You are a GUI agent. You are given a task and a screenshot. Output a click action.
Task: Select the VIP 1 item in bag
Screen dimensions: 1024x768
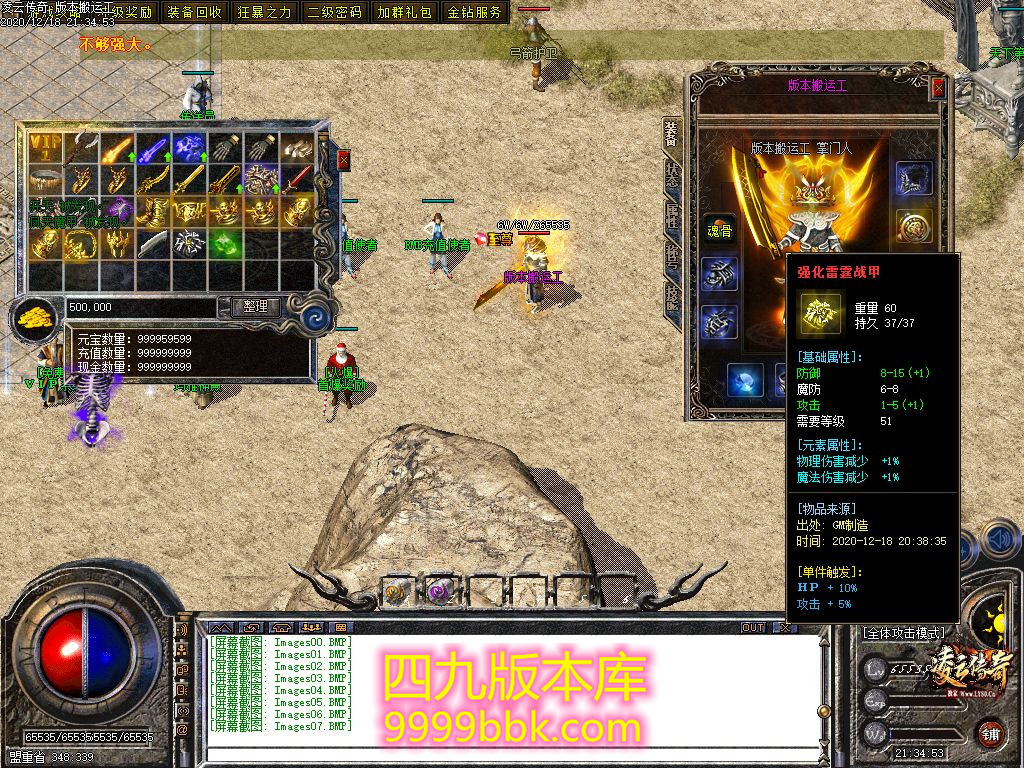(45, 149)
